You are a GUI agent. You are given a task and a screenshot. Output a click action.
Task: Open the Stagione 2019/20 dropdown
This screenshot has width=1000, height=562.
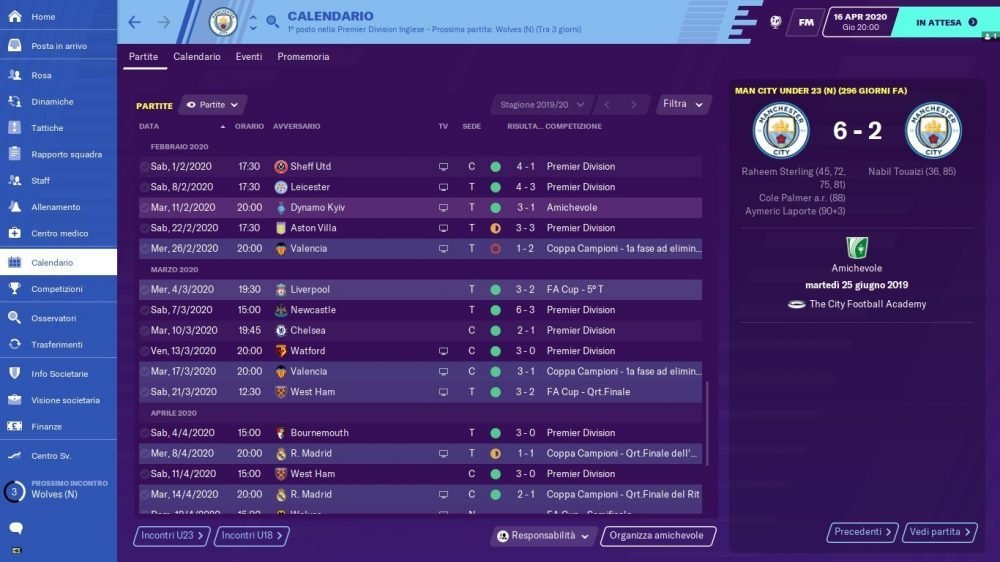pos(539,104)
